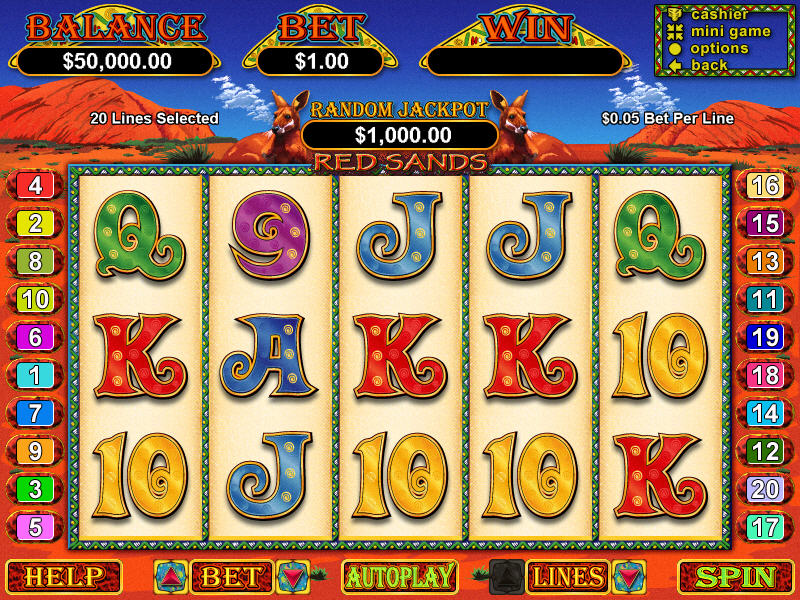Select payline number 16 marker
800x600 pixels.
click(x=765, y=185)
